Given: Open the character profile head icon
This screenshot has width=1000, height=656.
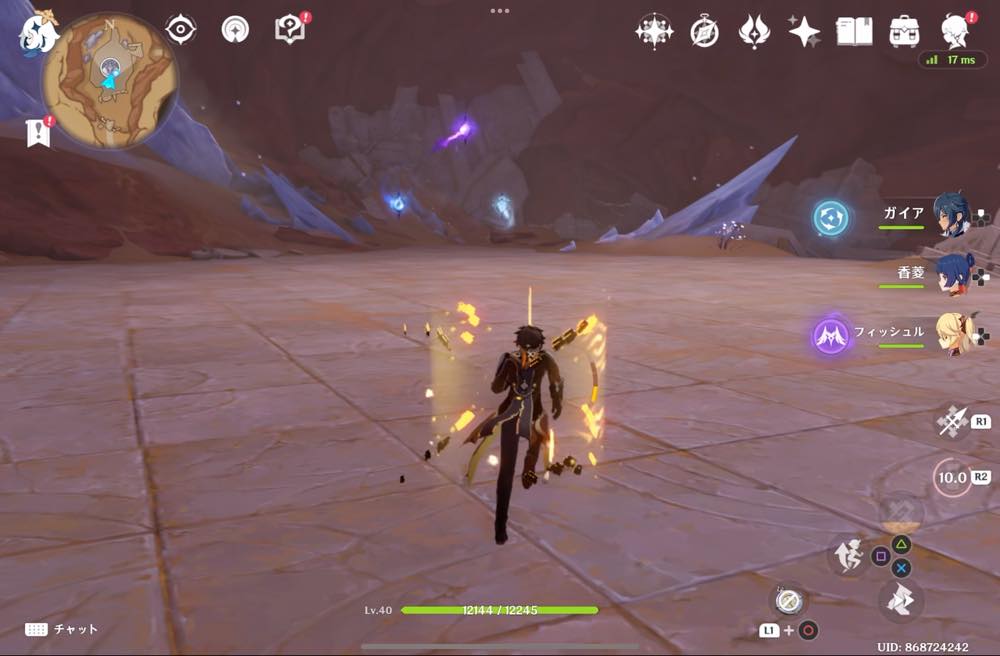Looking at the screenshot, I should point(958,31).
